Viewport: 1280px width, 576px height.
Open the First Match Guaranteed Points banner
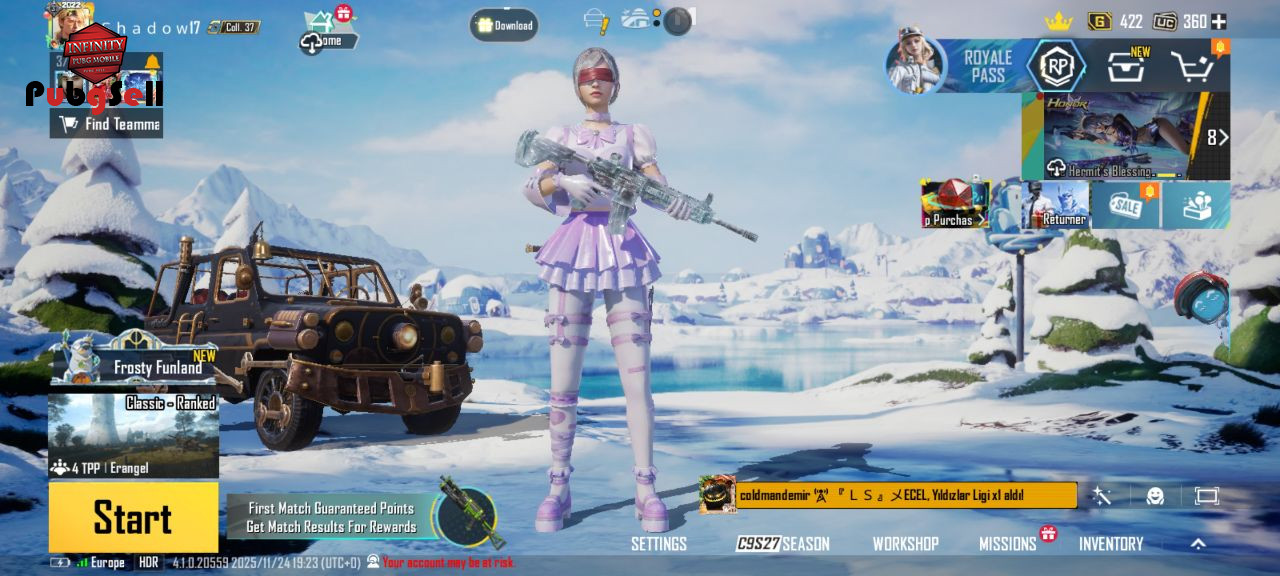click(332, 517)
